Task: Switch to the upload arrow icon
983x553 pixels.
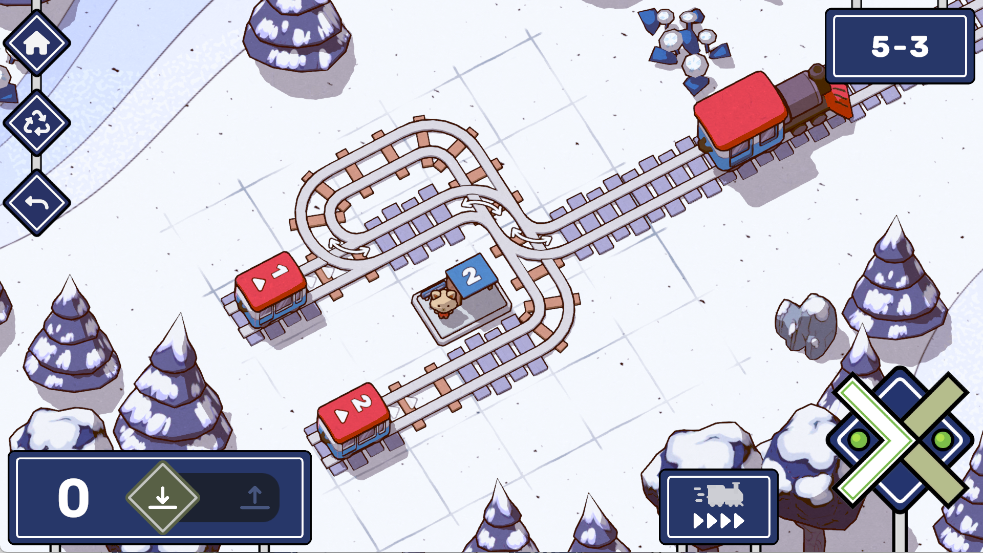Action: (254, 497)
